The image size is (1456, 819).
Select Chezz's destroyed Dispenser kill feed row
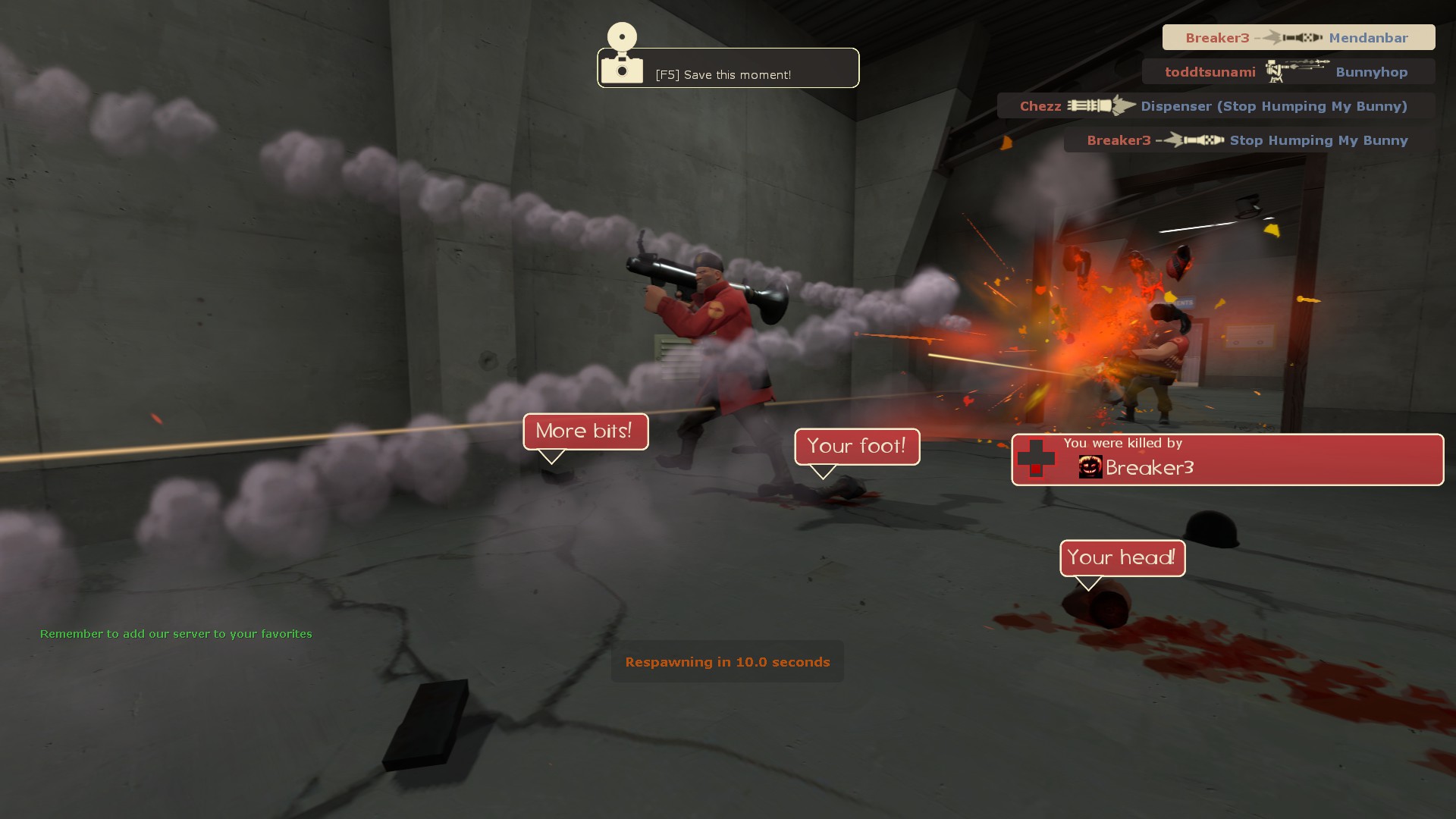tap(1215, 106)
